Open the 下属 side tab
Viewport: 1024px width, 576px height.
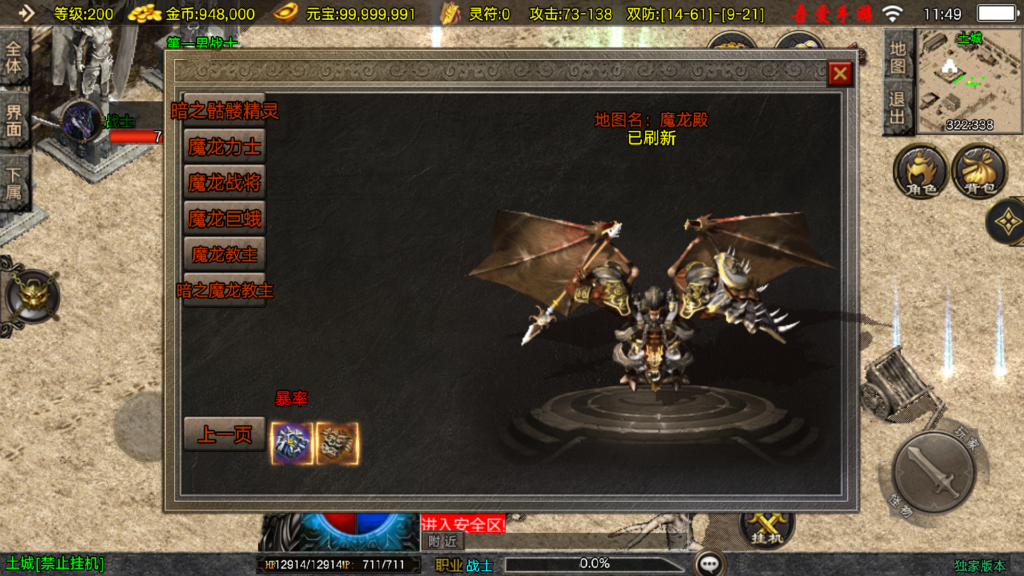14,183
